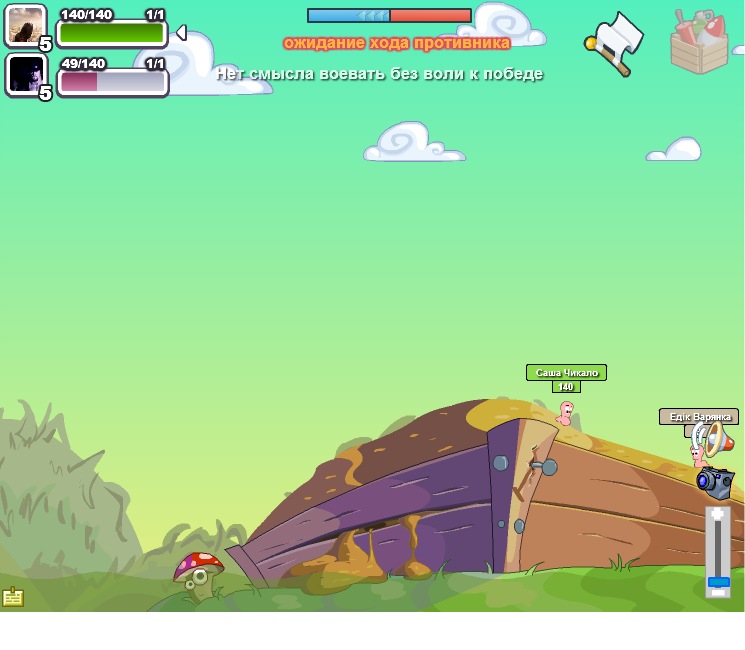Toggle sound with the megaphone icon
Image resolution: width=745 pixels, height=650 pixels.
pos(716,439)
